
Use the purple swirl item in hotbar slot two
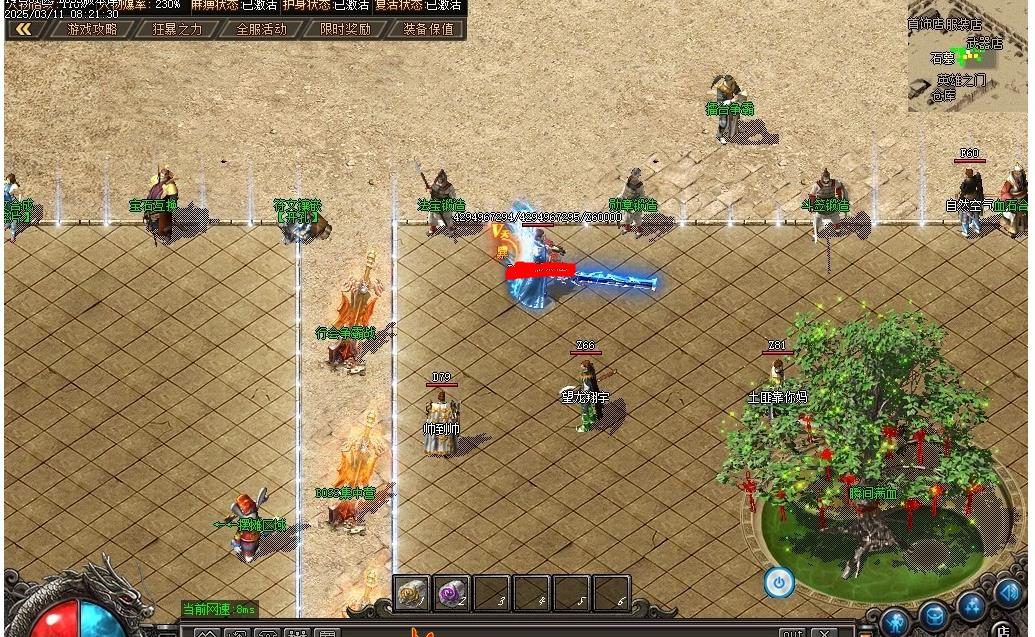click(452, 594)
